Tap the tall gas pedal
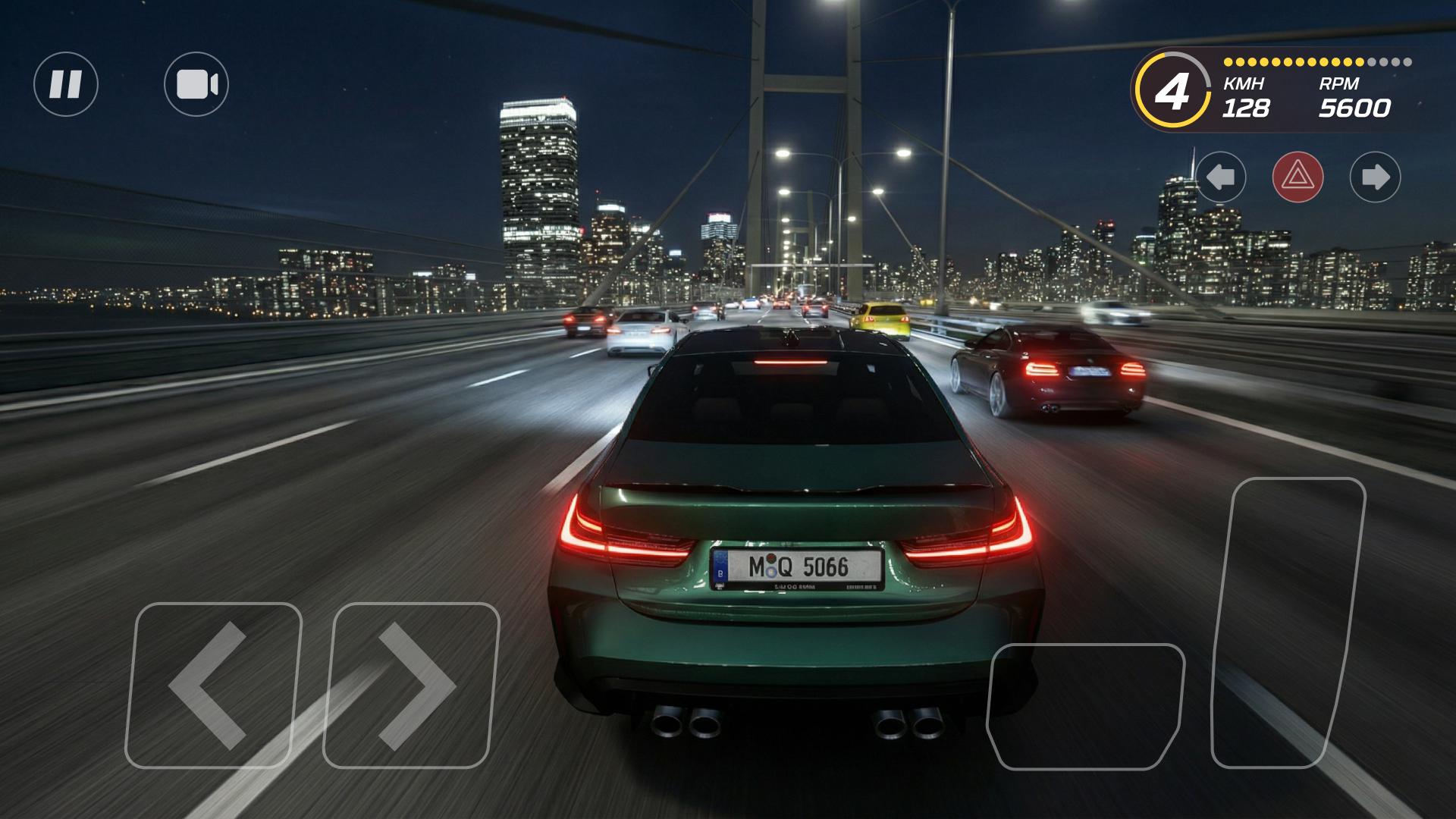 click(1287, 622)
